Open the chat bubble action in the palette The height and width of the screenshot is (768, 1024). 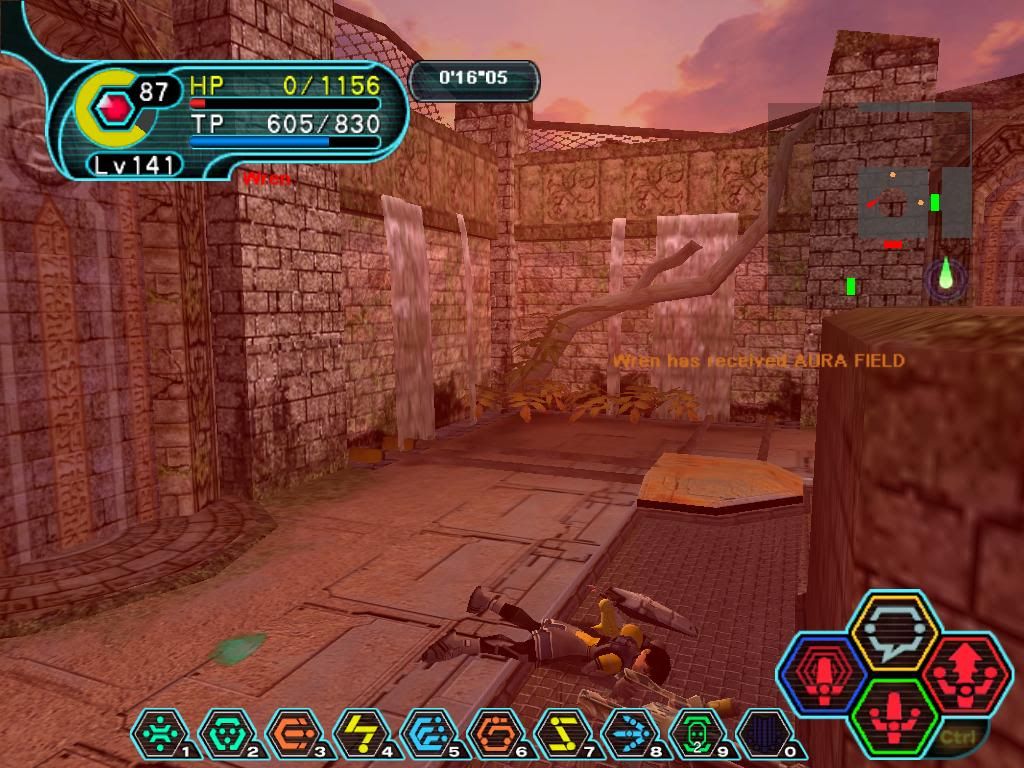point(893,631)
